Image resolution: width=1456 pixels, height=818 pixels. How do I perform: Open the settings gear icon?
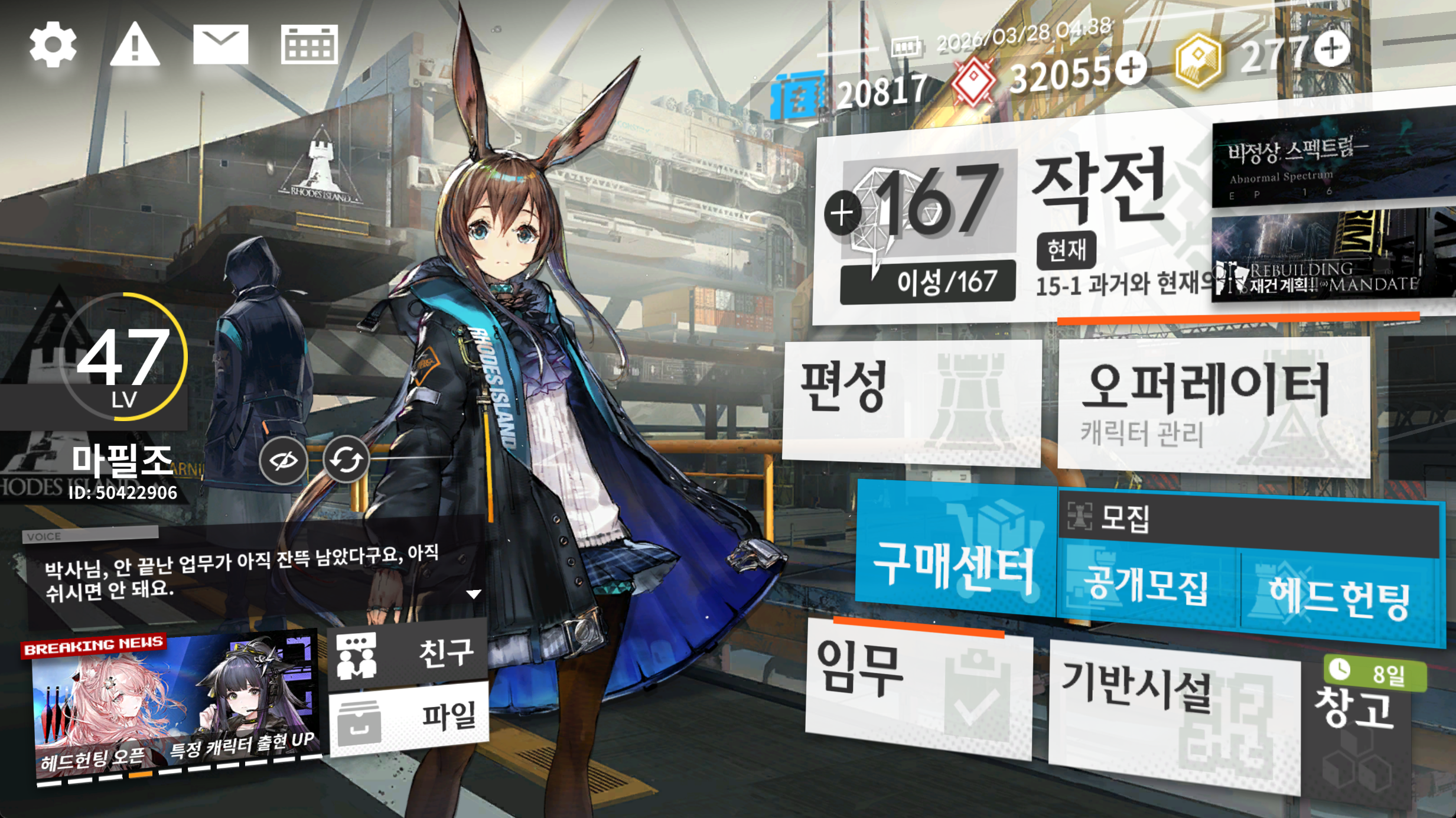[53, 44]
